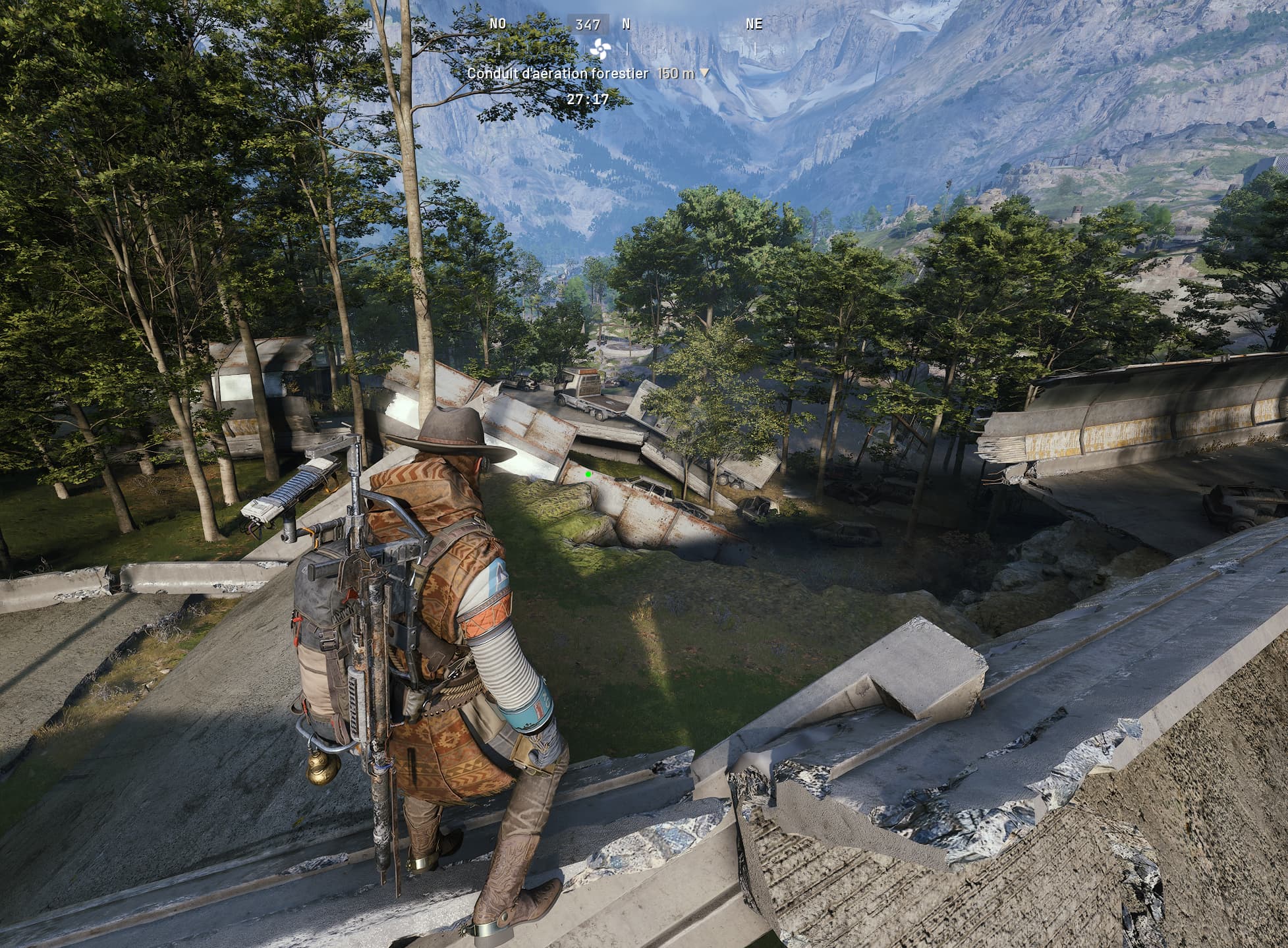
Task: Select the "Conduit d'aération forestier" objective label
Action: 557,74
